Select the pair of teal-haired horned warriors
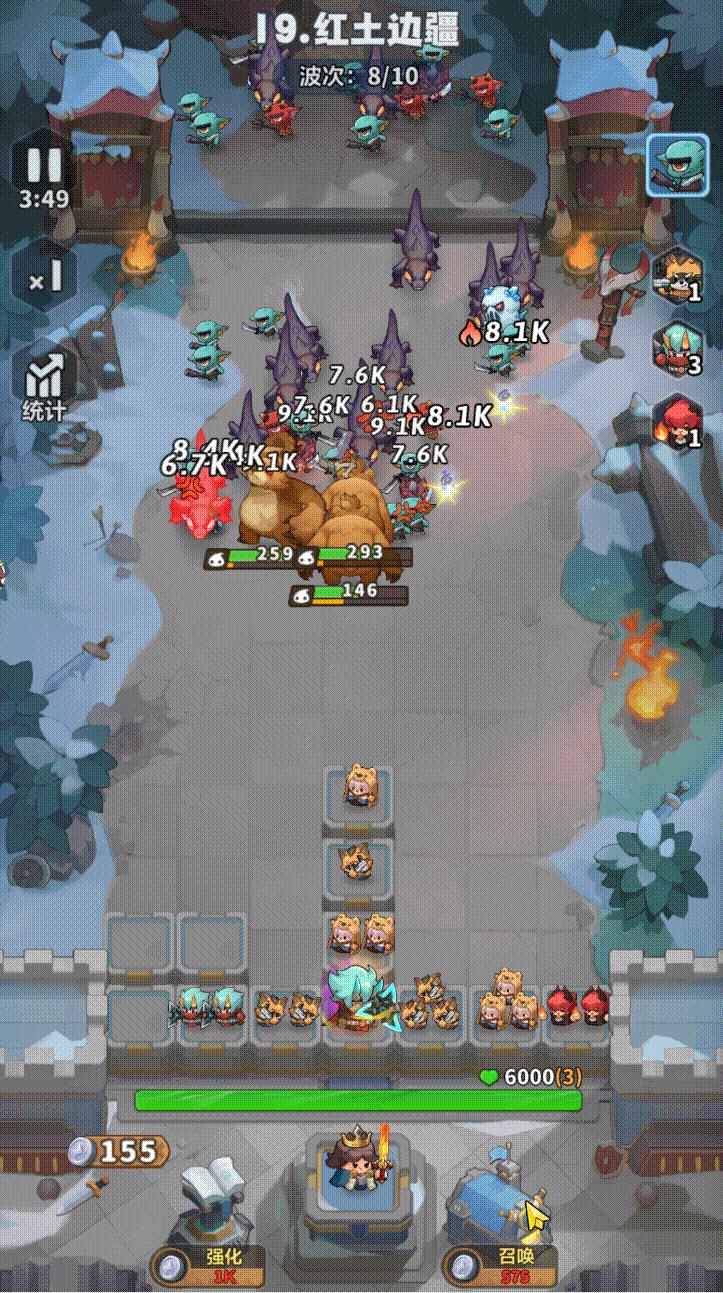The height and width of the screenshot is (1293, 723). tap(212, 1008)
